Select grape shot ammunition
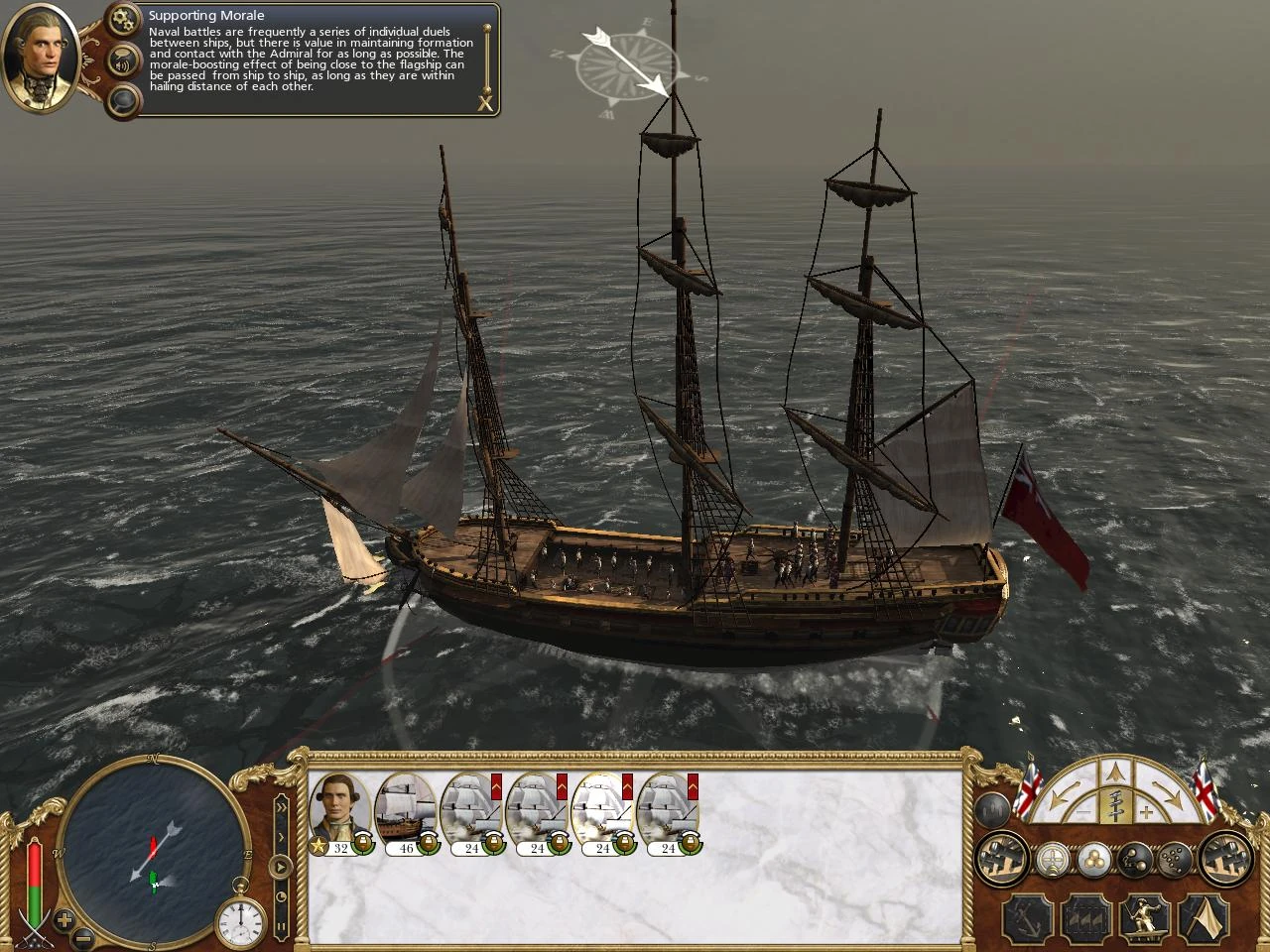The image size is (1270, 952). (x=1177, y=861)
